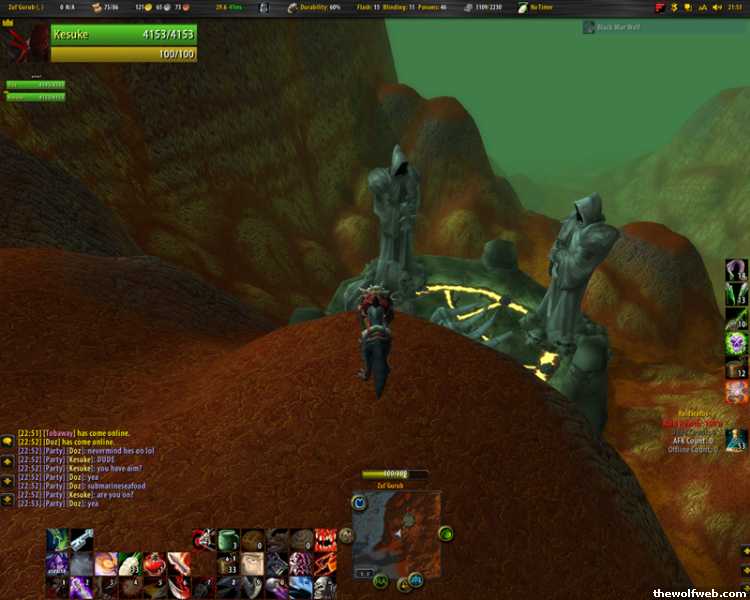Use the red apple food item
750x600 pixels.
point(153,564)
